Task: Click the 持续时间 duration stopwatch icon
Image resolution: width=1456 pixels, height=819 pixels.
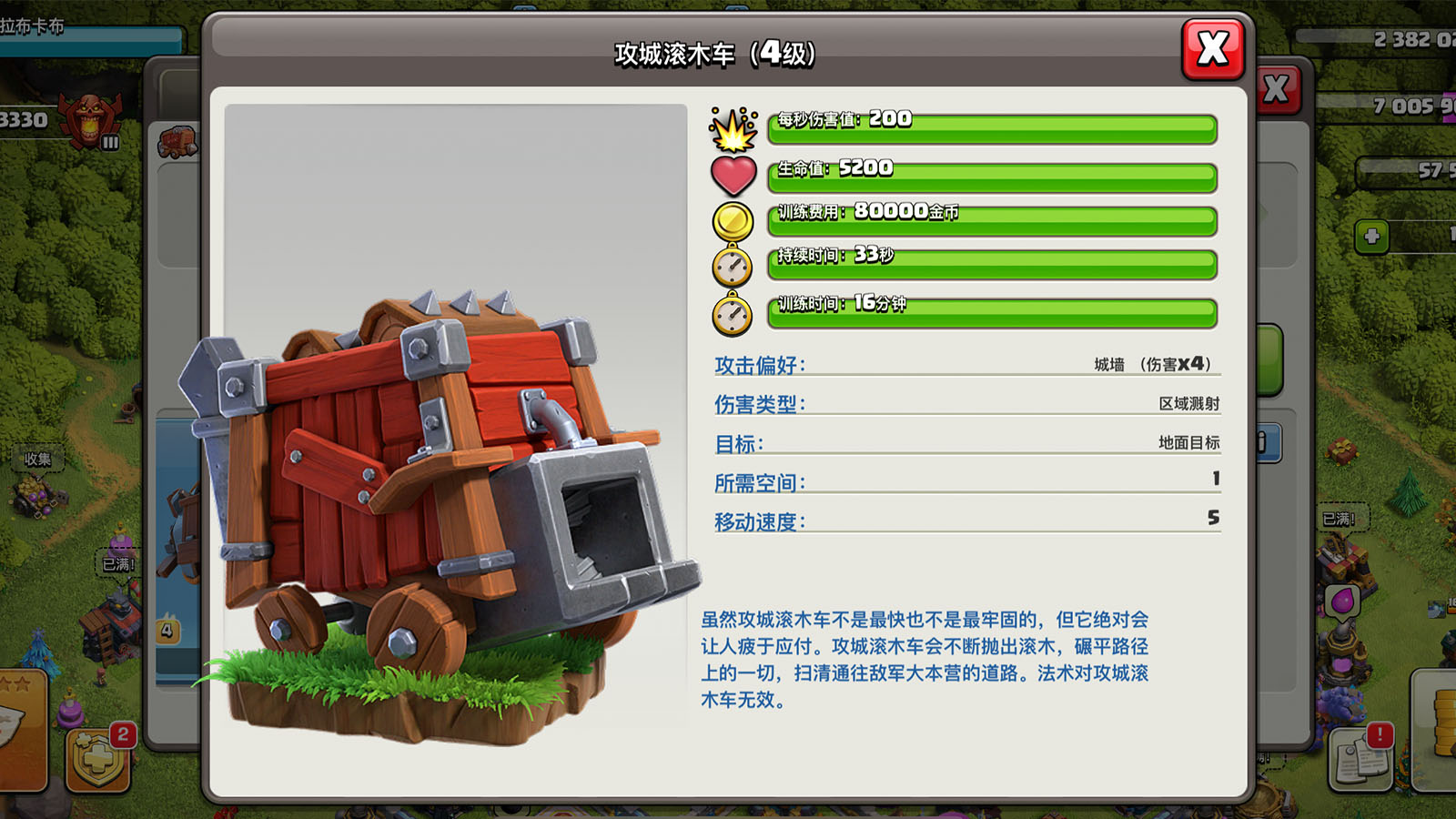Action: pyautogui.click(x=731, y=267)
